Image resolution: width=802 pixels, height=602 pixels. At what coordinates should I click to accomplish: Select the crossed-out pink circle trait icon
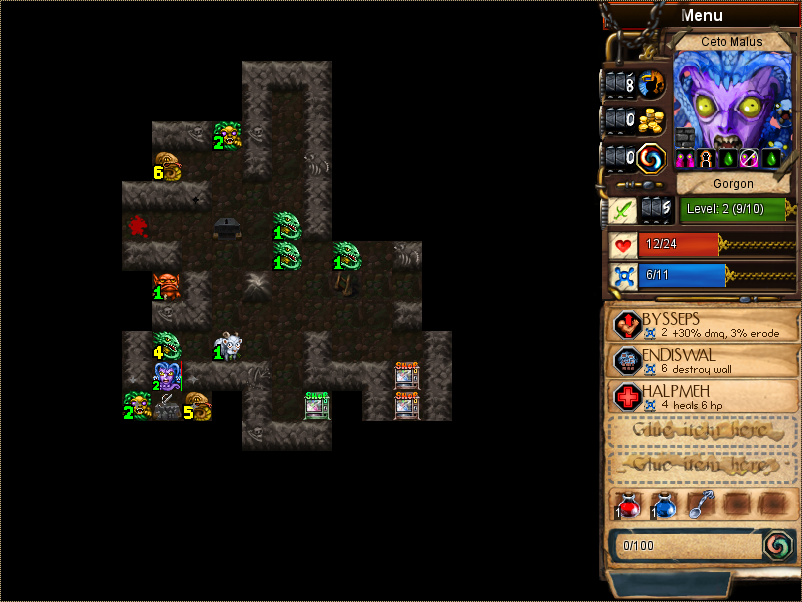coord(750,158)
